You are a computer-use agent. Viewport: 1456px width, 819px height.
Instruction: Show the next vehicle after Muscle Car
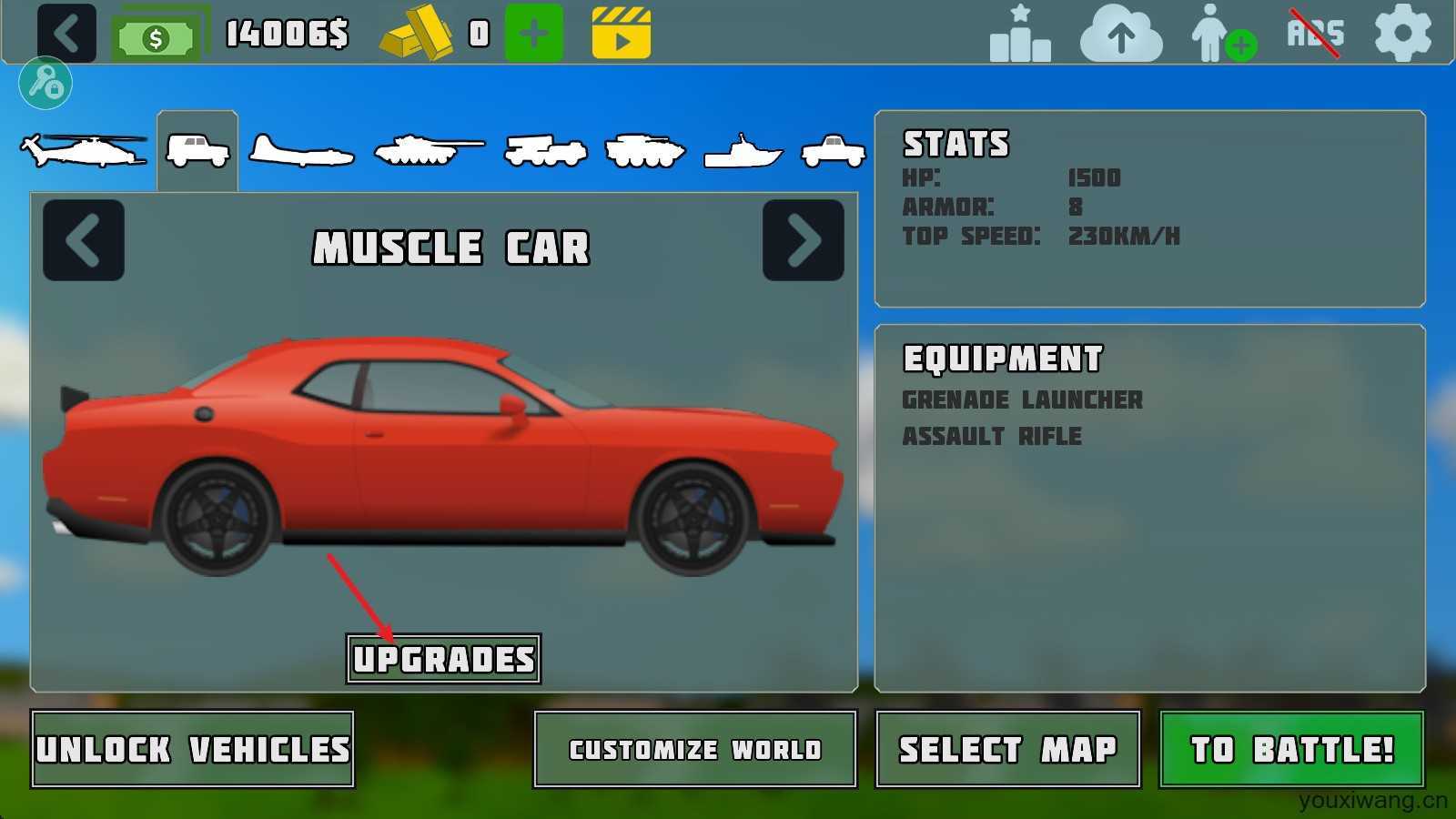(803, 240)
